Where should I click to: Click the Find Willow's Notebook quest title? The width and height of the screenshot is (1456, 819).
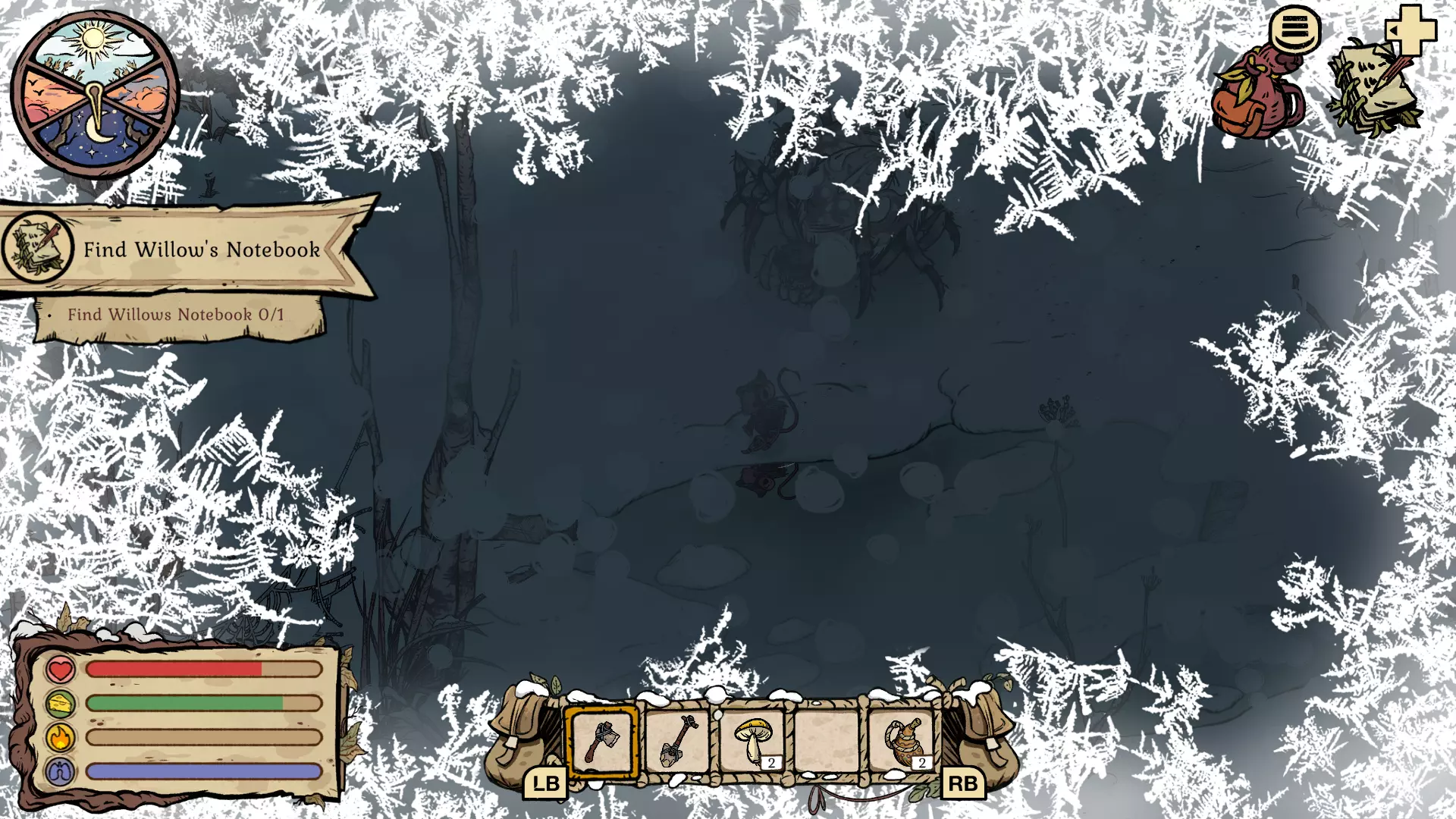(202, 249)
